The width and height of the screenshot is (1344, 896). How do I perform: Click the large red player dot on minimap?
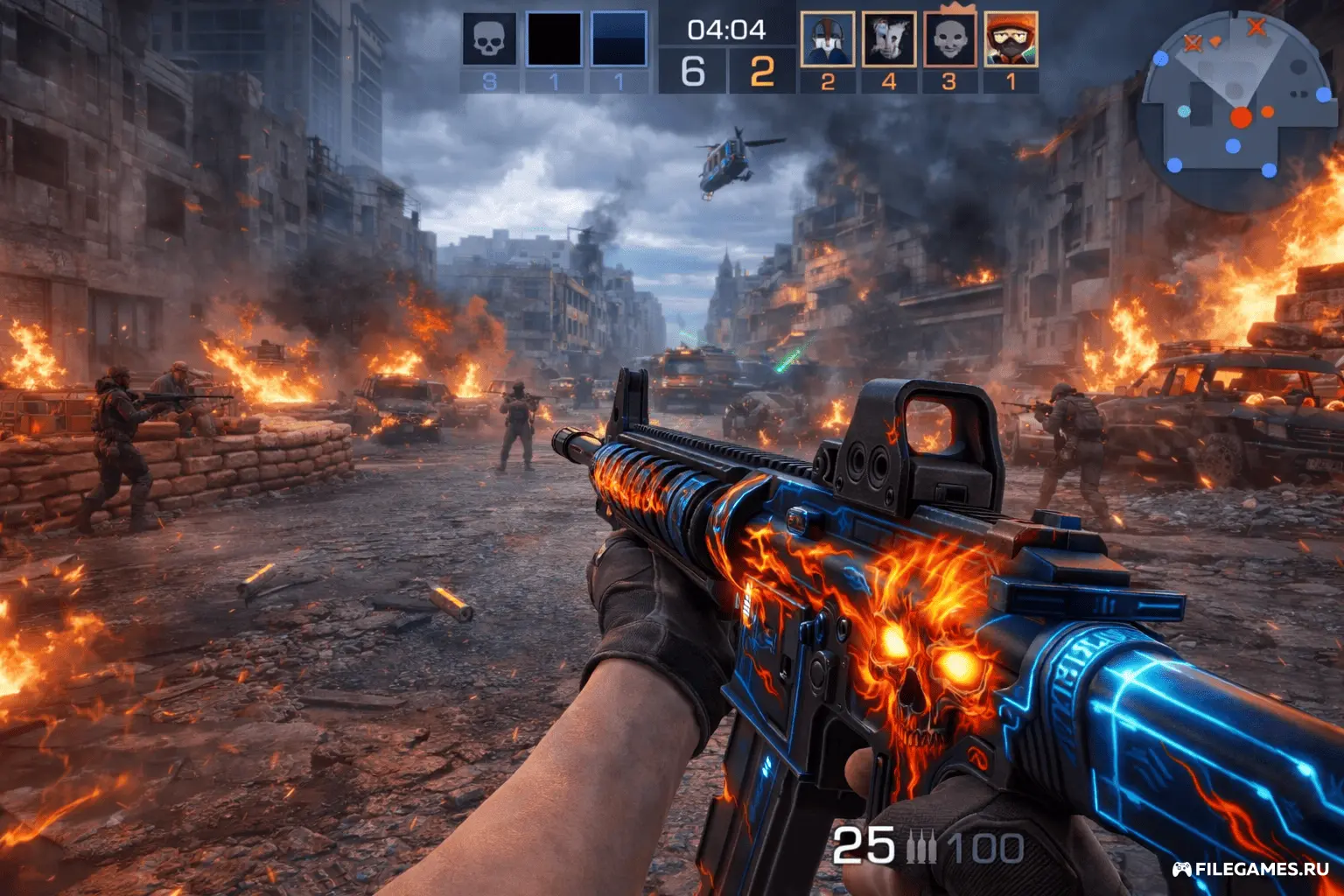click(1242, 117)
